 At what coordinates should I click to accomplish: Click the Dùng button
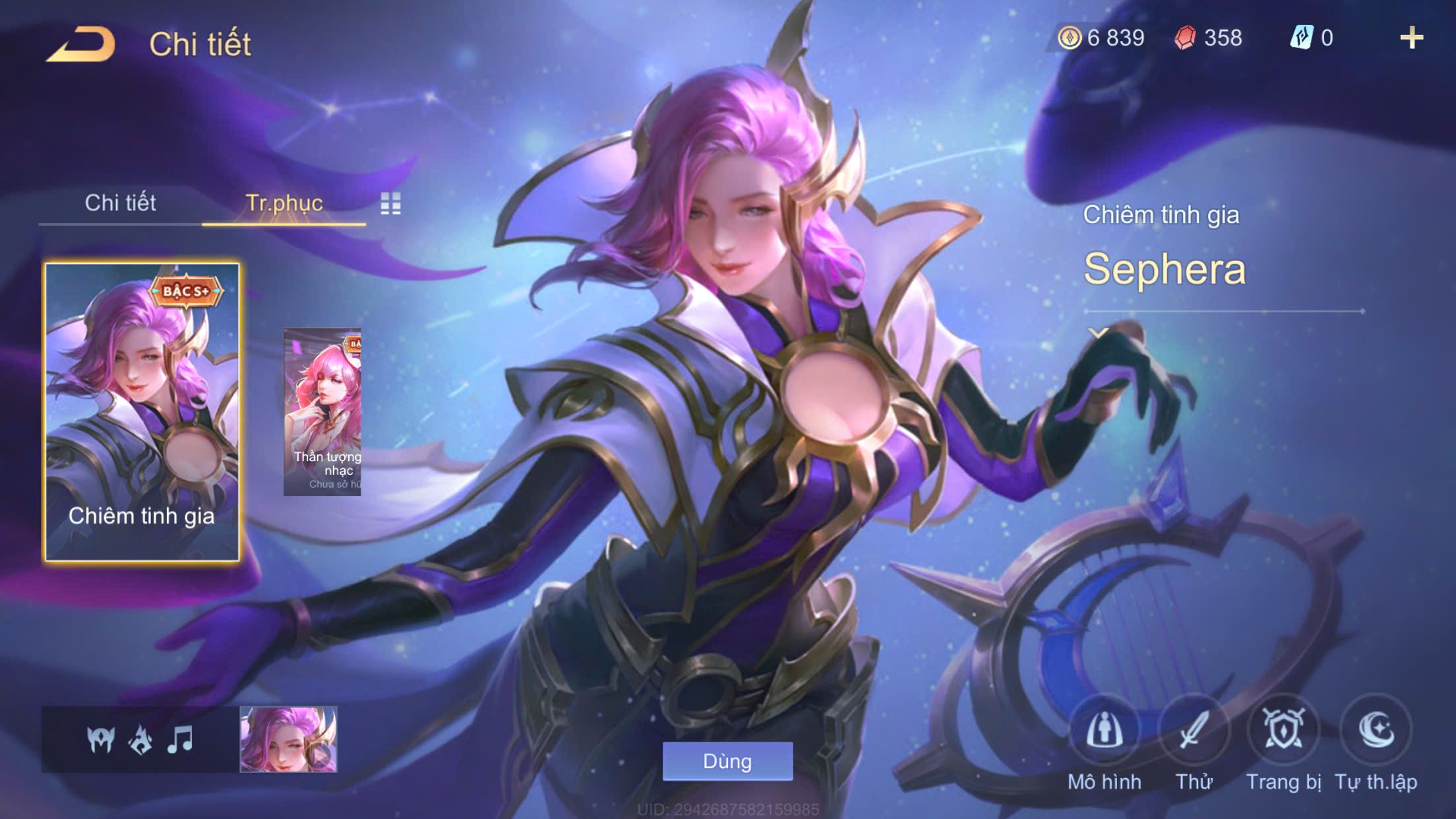(727, 761)
